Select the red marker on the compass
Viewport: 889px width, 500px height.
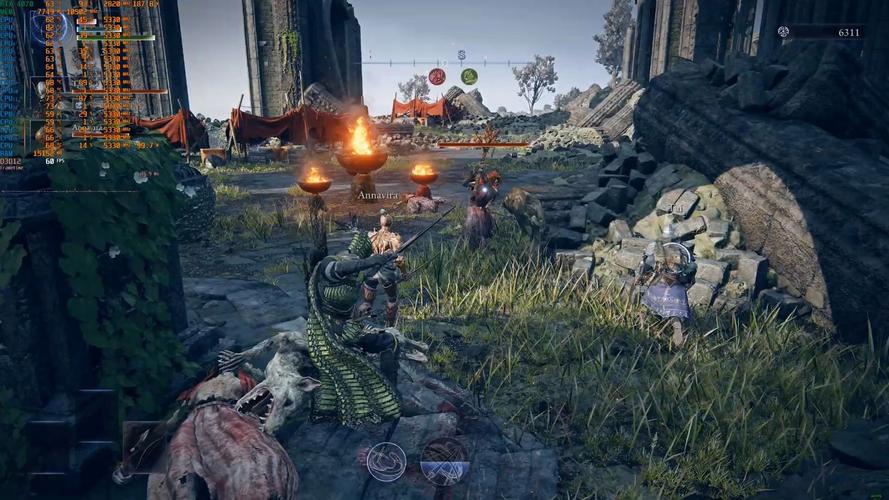tap(437, 76)
